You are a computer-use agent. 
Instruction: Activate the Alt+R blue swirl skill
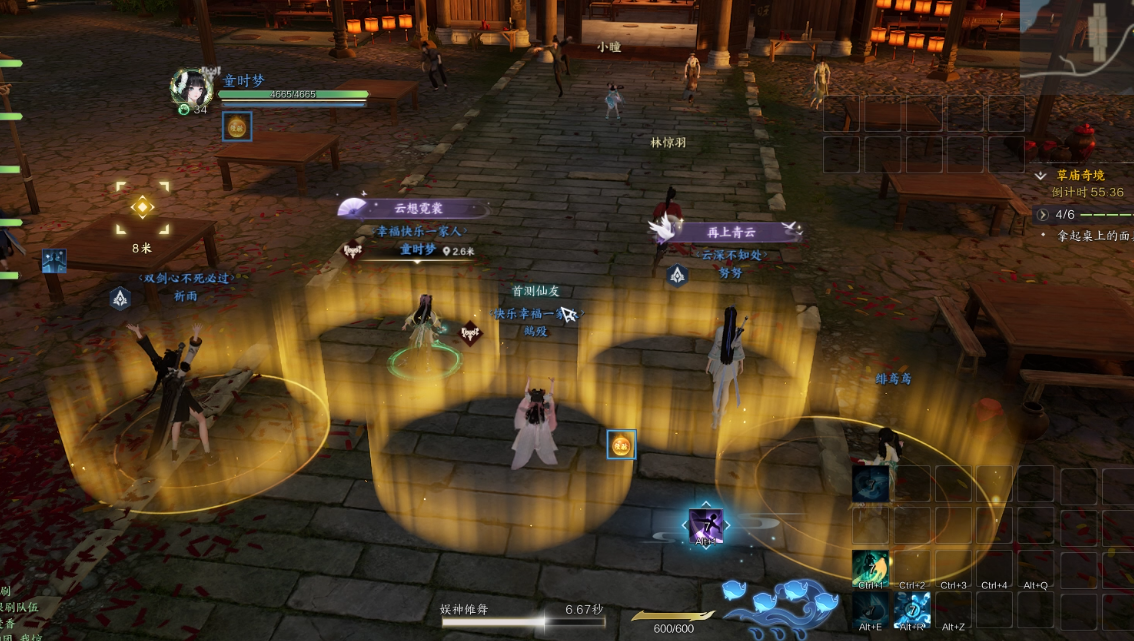912,609
